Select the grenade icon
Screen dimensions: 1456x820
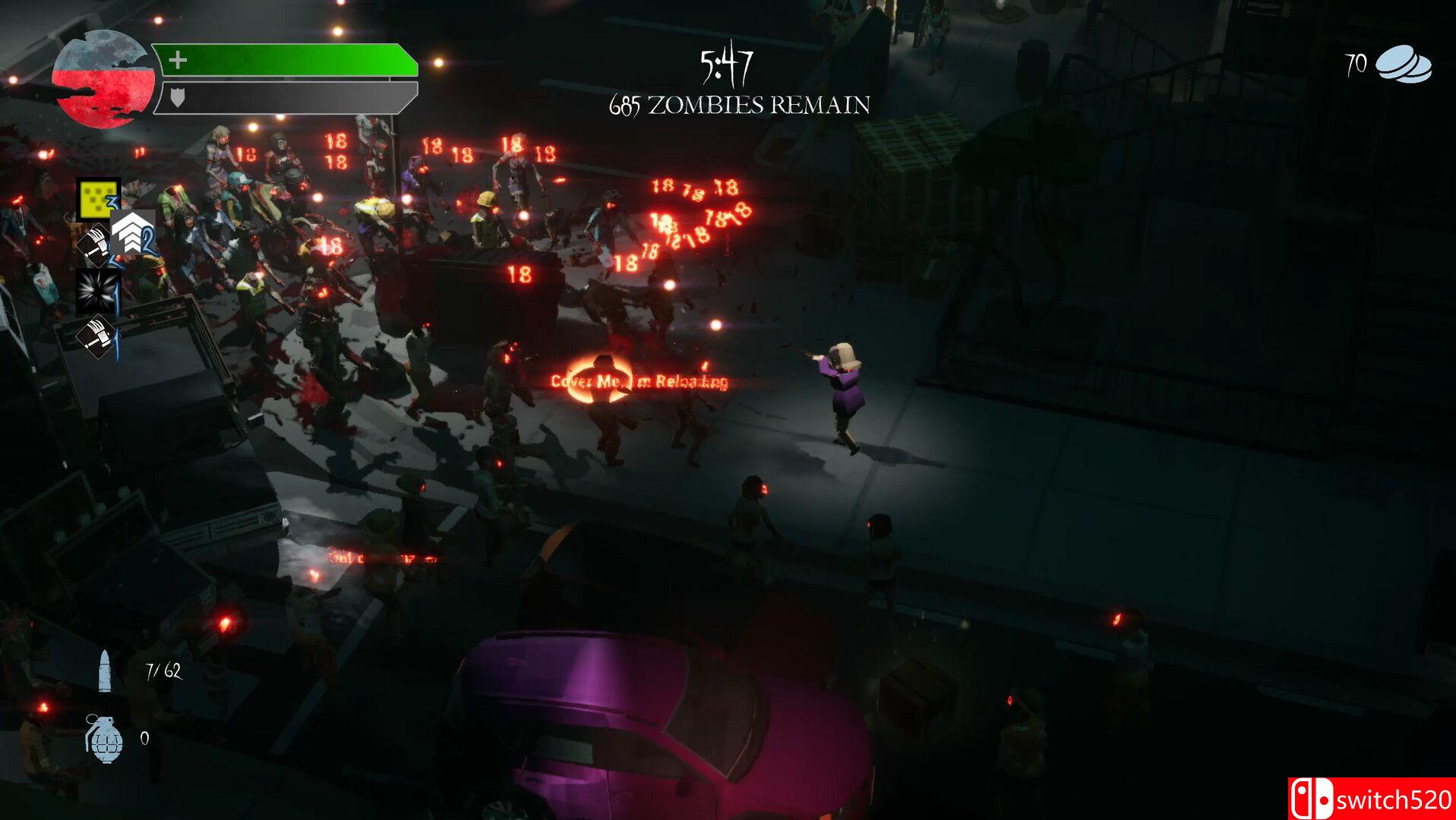coord(104,737)
